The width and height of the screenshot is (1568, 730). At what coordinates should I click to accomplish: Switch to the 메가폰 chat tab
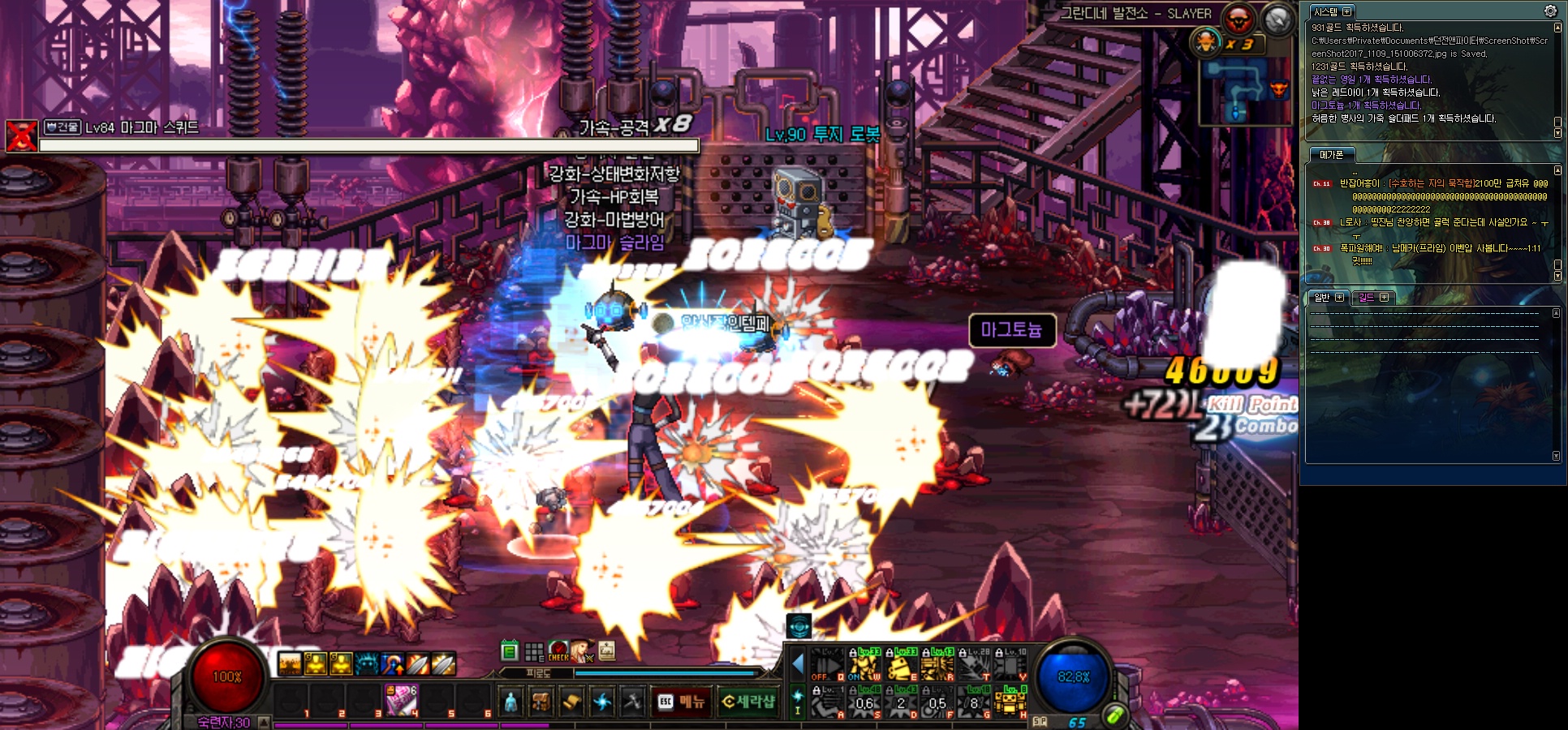coord(1331,155)
